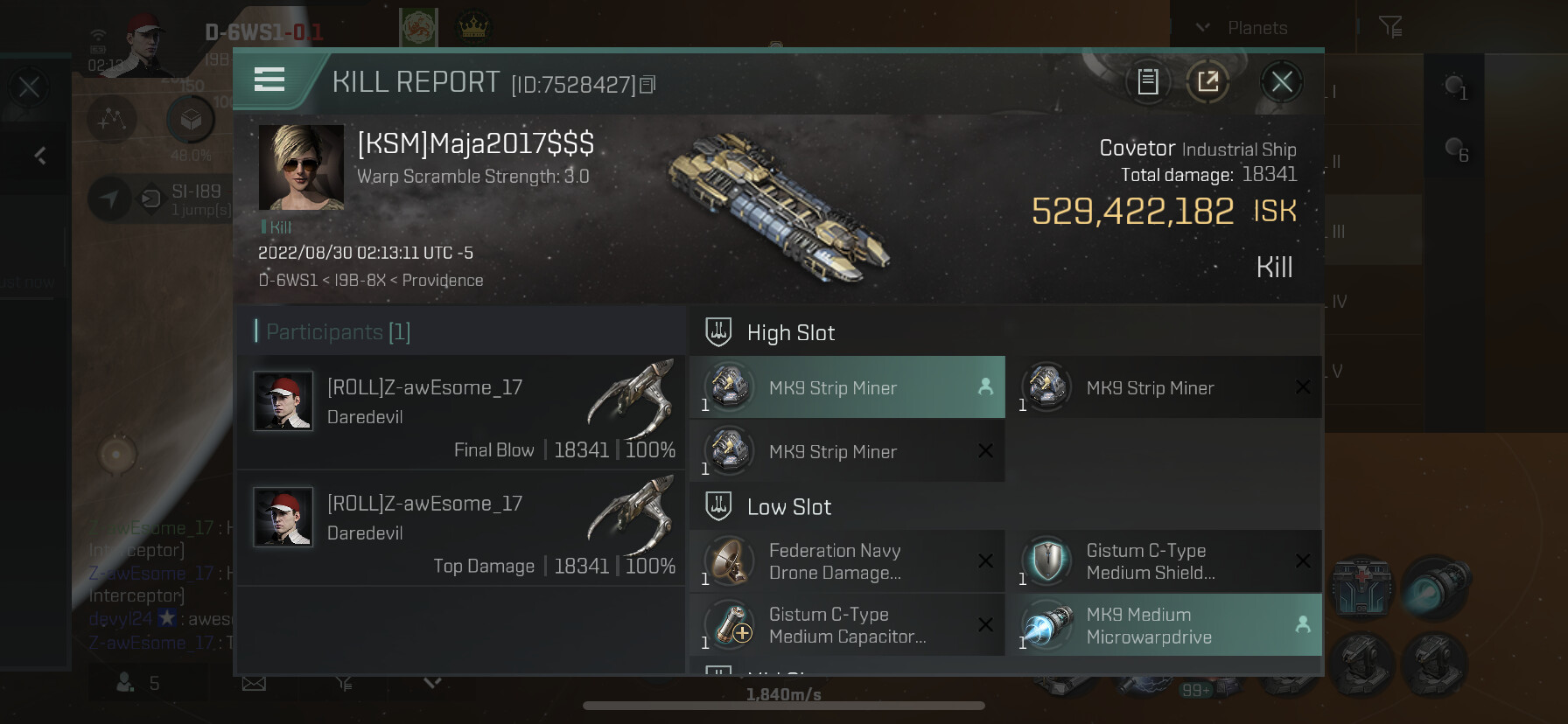This screenshot has height=724, width=1568.
Task: Collapse panel with left arrow
Action: pyautogui.click(x=39, y=156)
